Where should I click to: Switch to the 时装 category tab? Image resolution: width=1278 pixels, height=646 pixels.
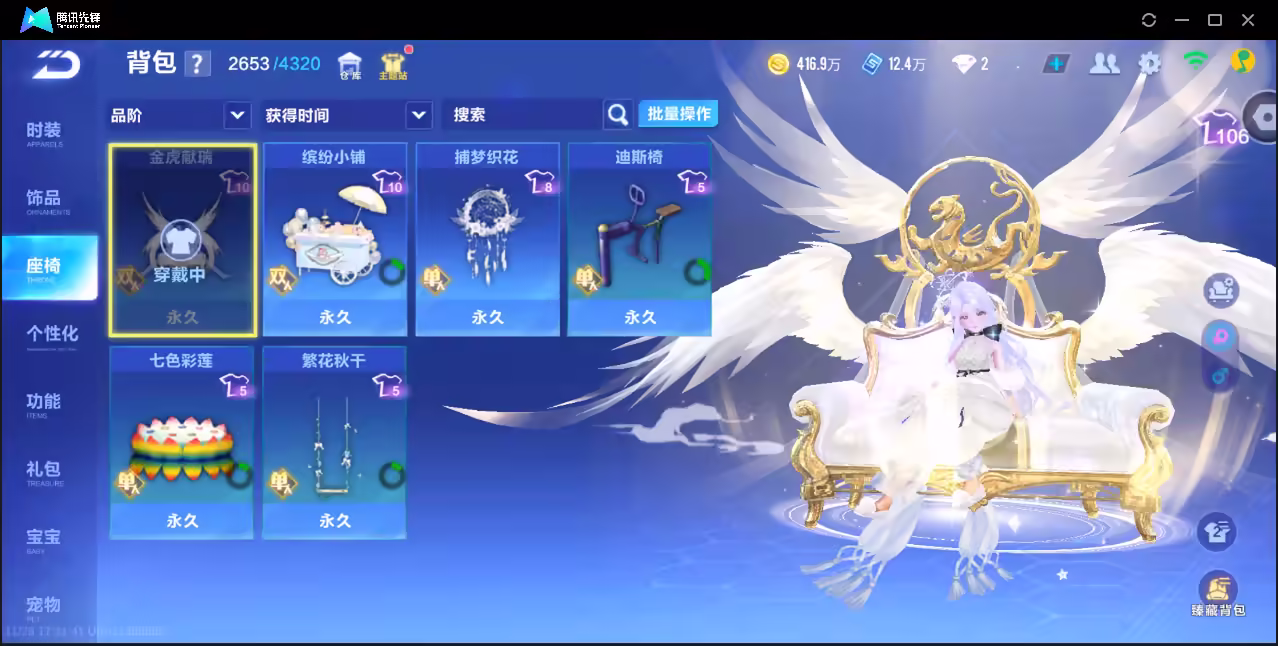pos(44,132)
